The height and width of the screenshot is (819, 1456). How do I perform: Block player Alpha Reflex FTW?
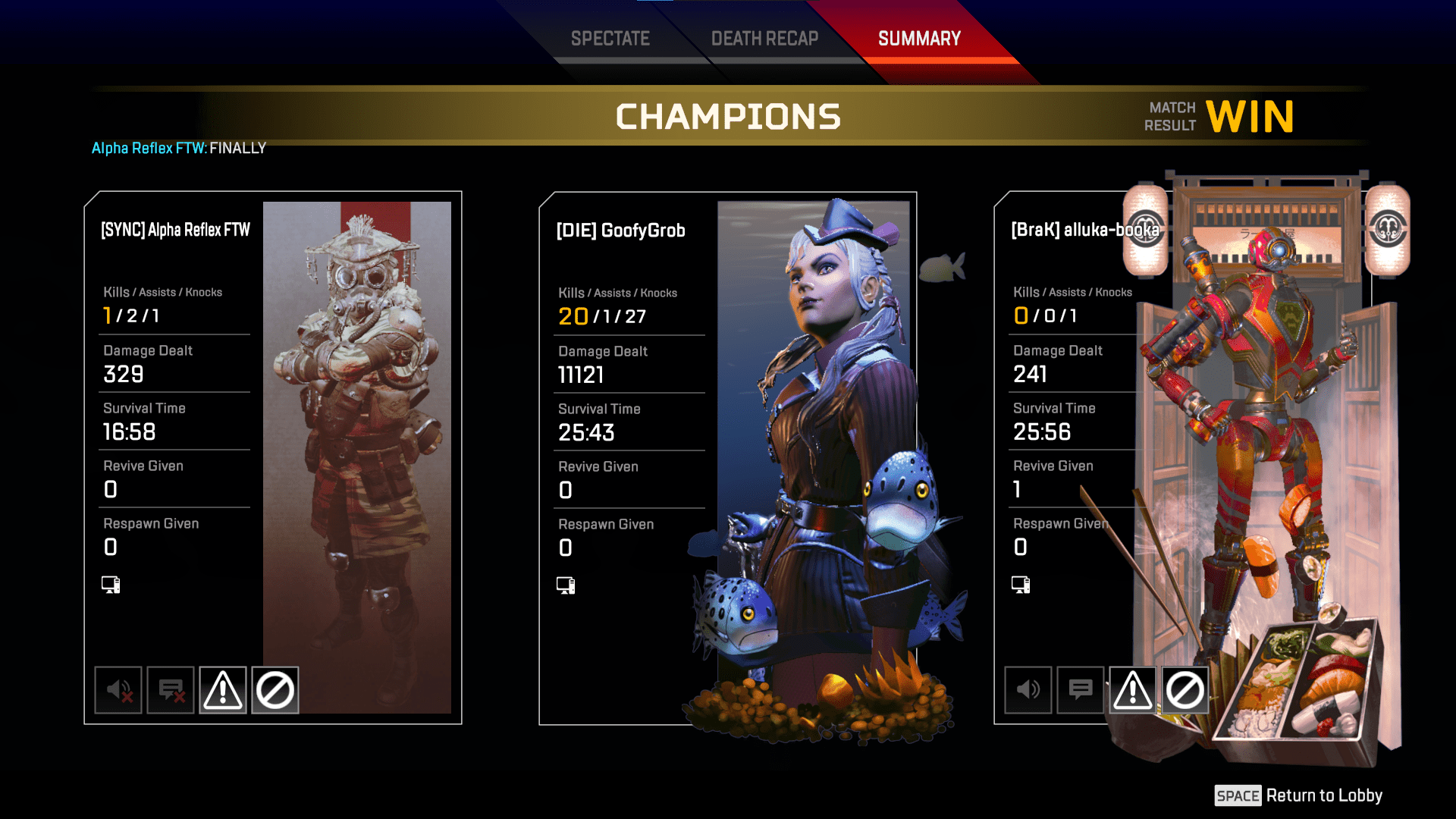(275, 690)
